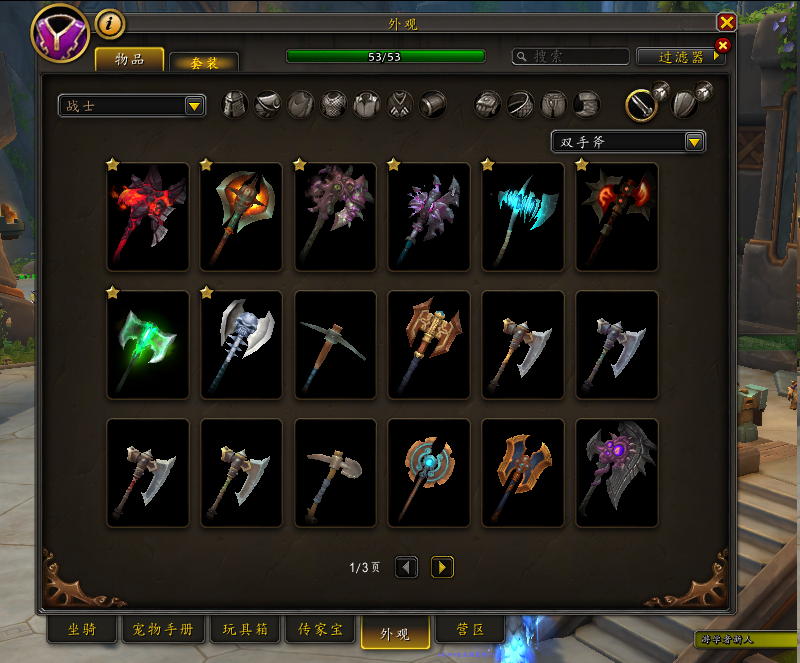
Task: Show the 传家宝 heirlooms tab
Action: pyautogui.click(x=320, y=629)
